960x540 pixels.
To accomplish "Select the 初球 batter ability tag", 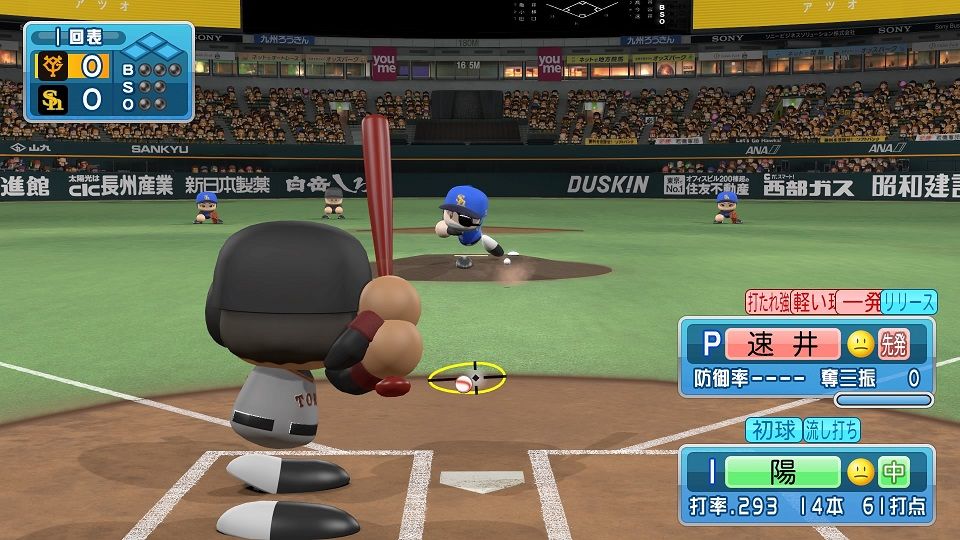I will (773, 430).
